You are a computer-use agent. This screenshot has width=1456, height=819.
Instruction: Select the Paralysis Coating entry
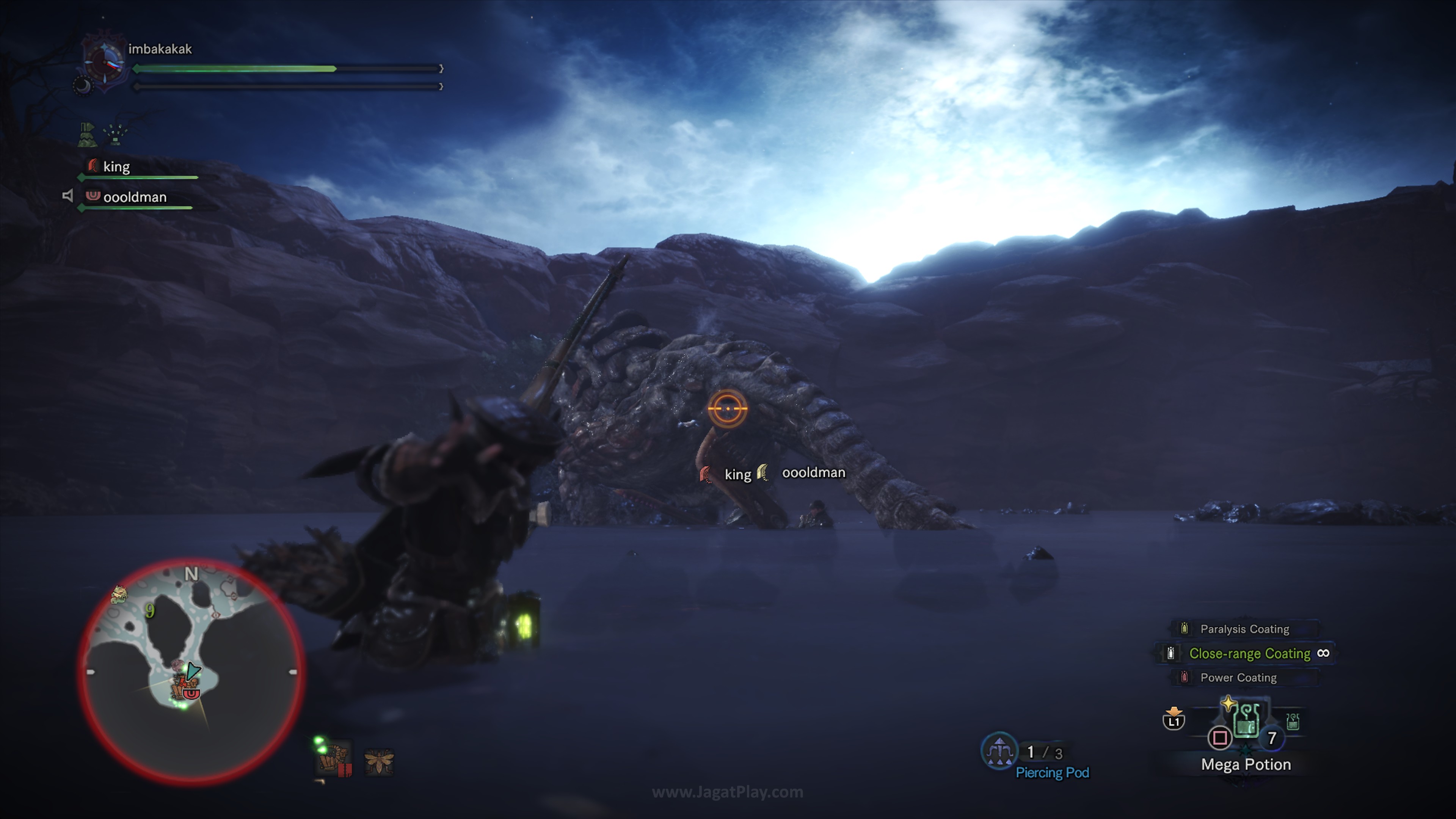click(1244, 629)
